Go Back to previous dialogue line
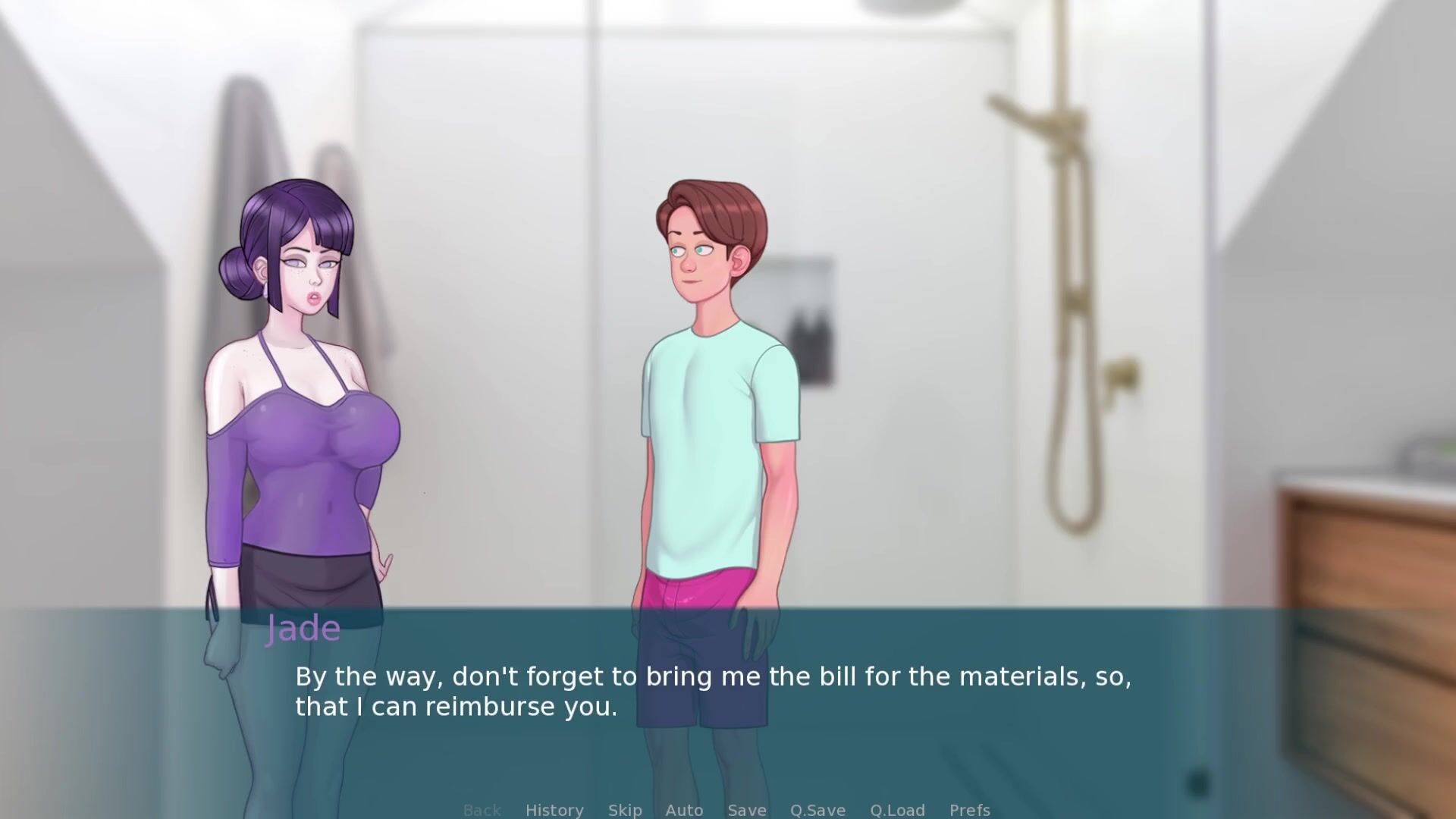Viewport: 1456px width, 819px height. pyautogui.click(x=482, y=810)
